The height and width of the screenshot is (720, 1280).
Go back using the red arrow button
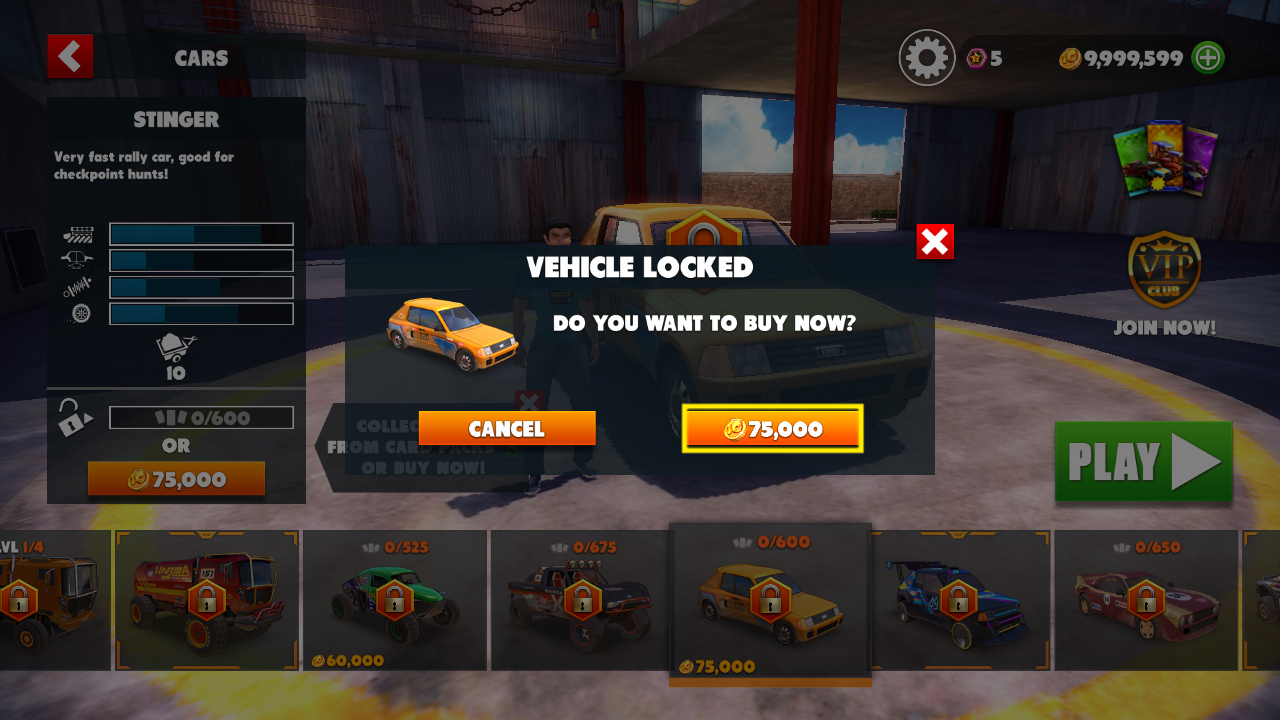pos(70,57)
